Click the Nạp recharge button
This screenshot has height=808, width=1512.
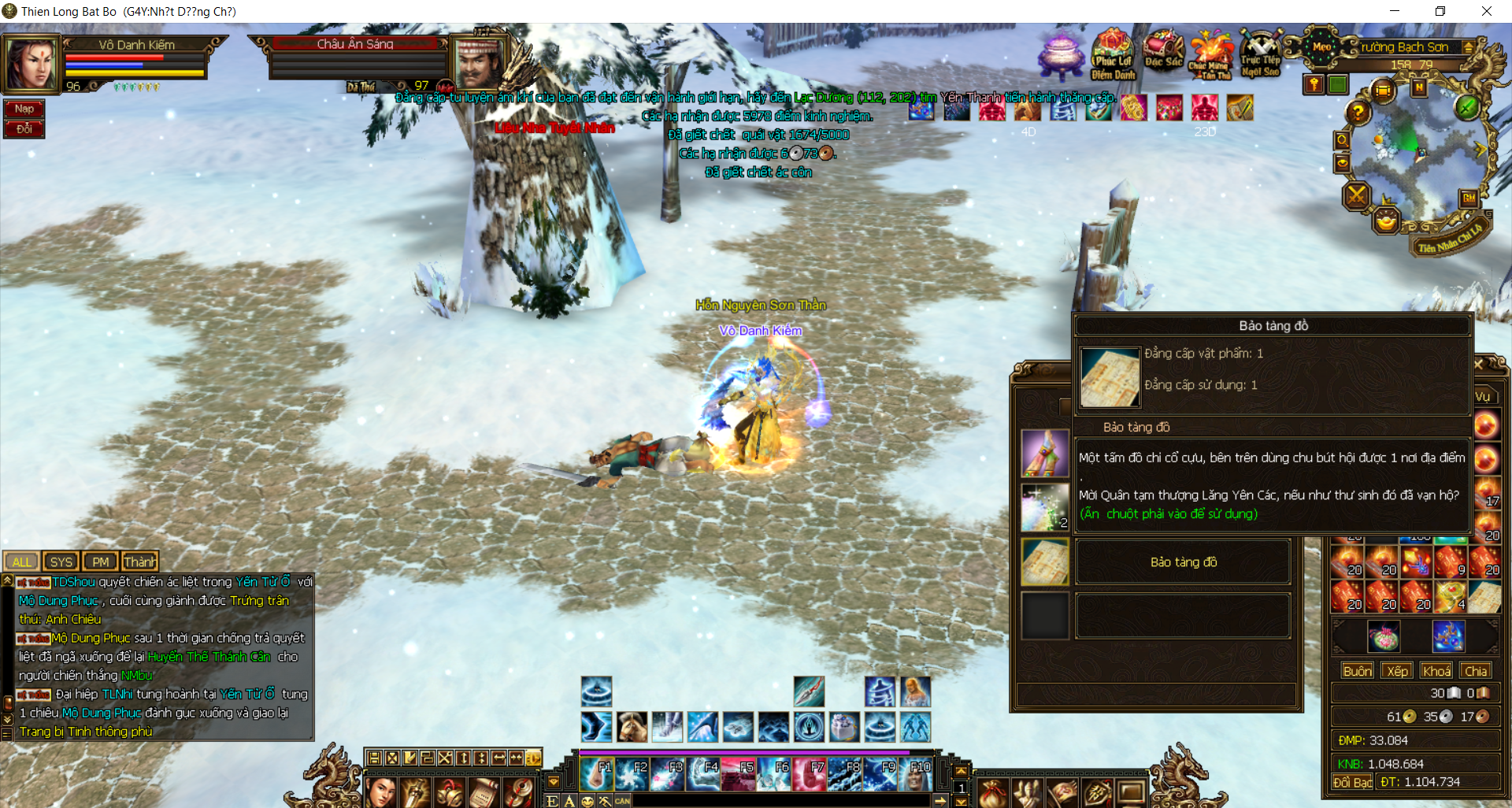click(x=24, y=109)
